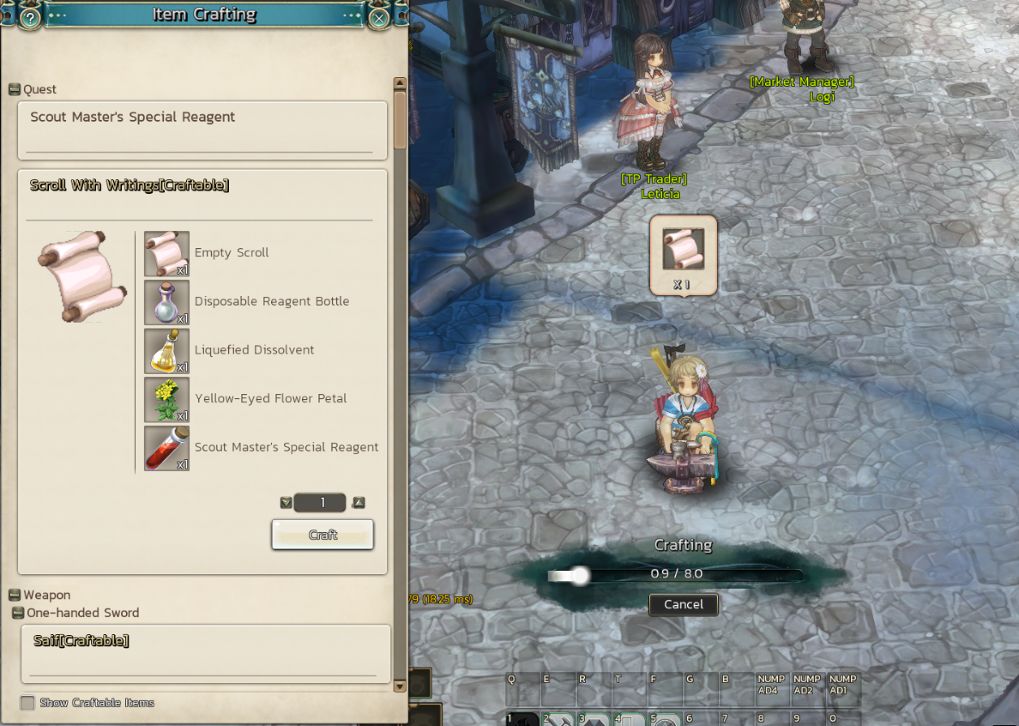Screen dimensions: 1019x726
Task: Toggle the Show Craftable Items checkbox
Action: [27, 703]
